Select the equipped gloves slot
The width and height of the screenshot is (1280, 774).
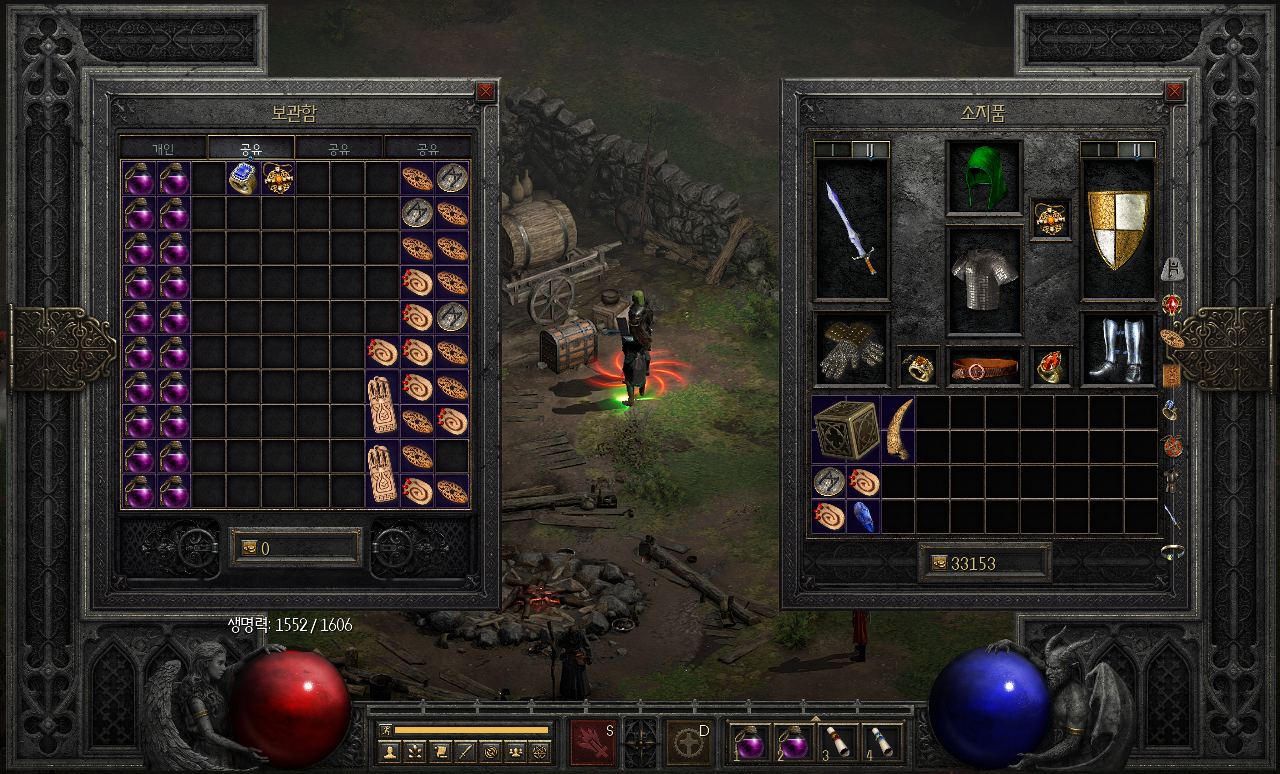851,350
